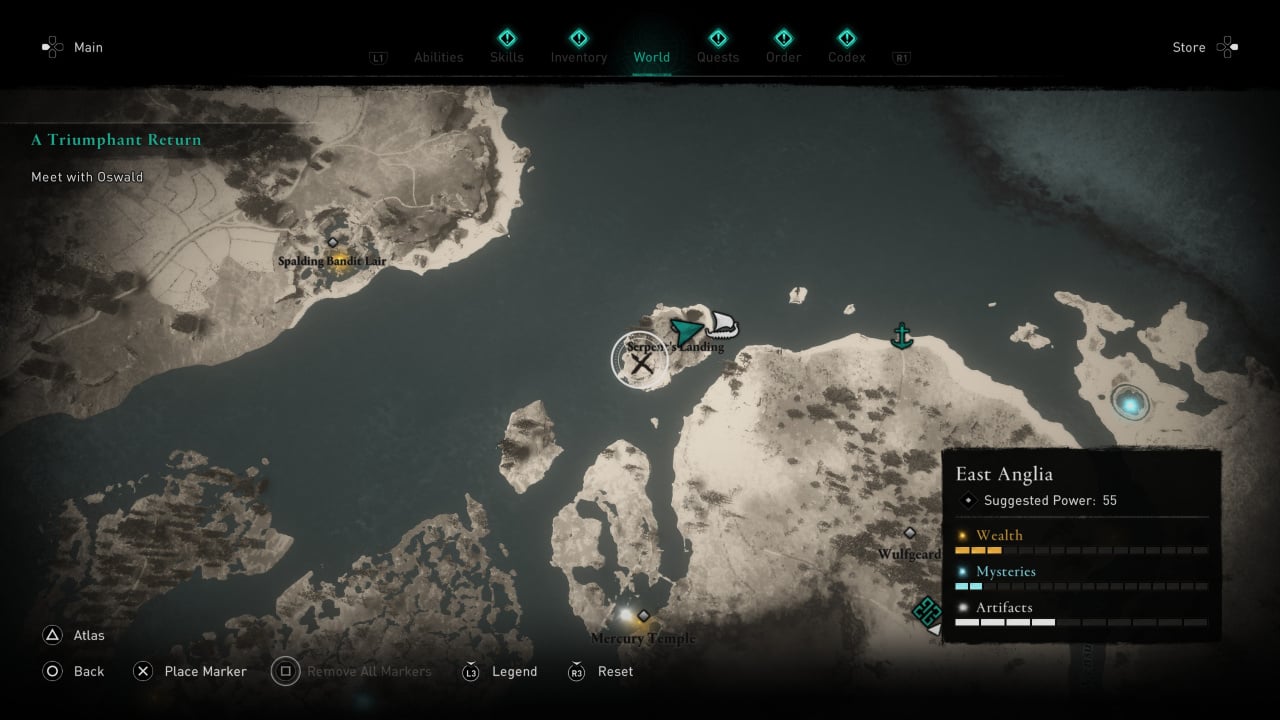Select the A Triumphant Return quest tracker
This screenshot has height=720, width=1280.
tap(116, 140)
